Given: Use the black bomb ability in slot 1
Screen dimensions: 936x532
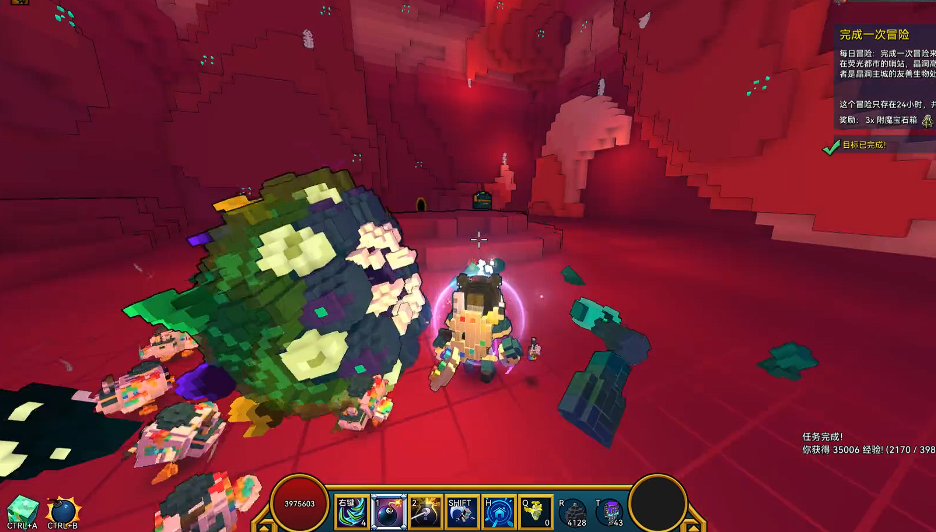Looking at the screenshot, I should click(x=388, y=512).
